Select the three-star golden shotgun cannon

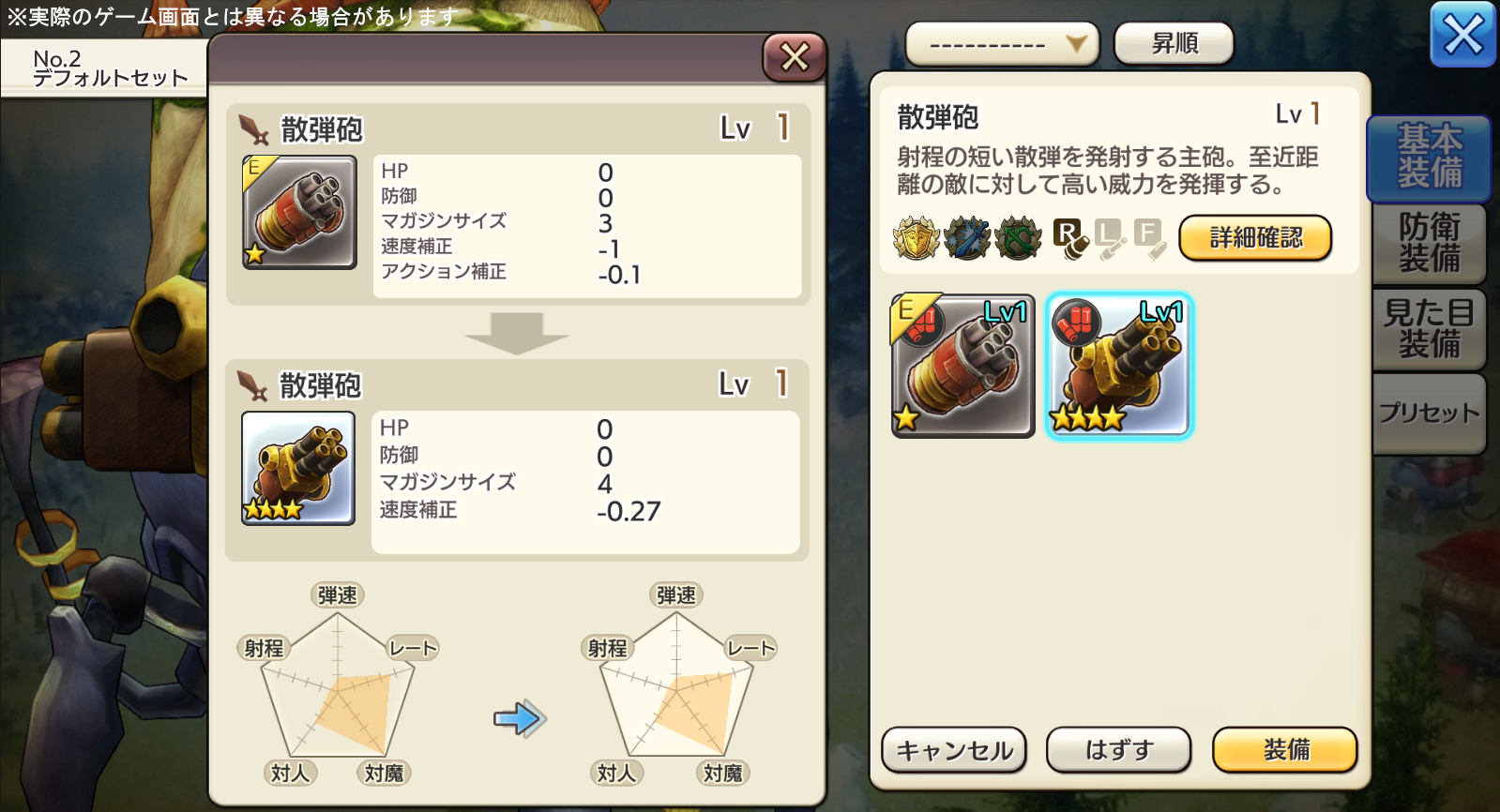pyautogui.click(x=1118, y=366)
